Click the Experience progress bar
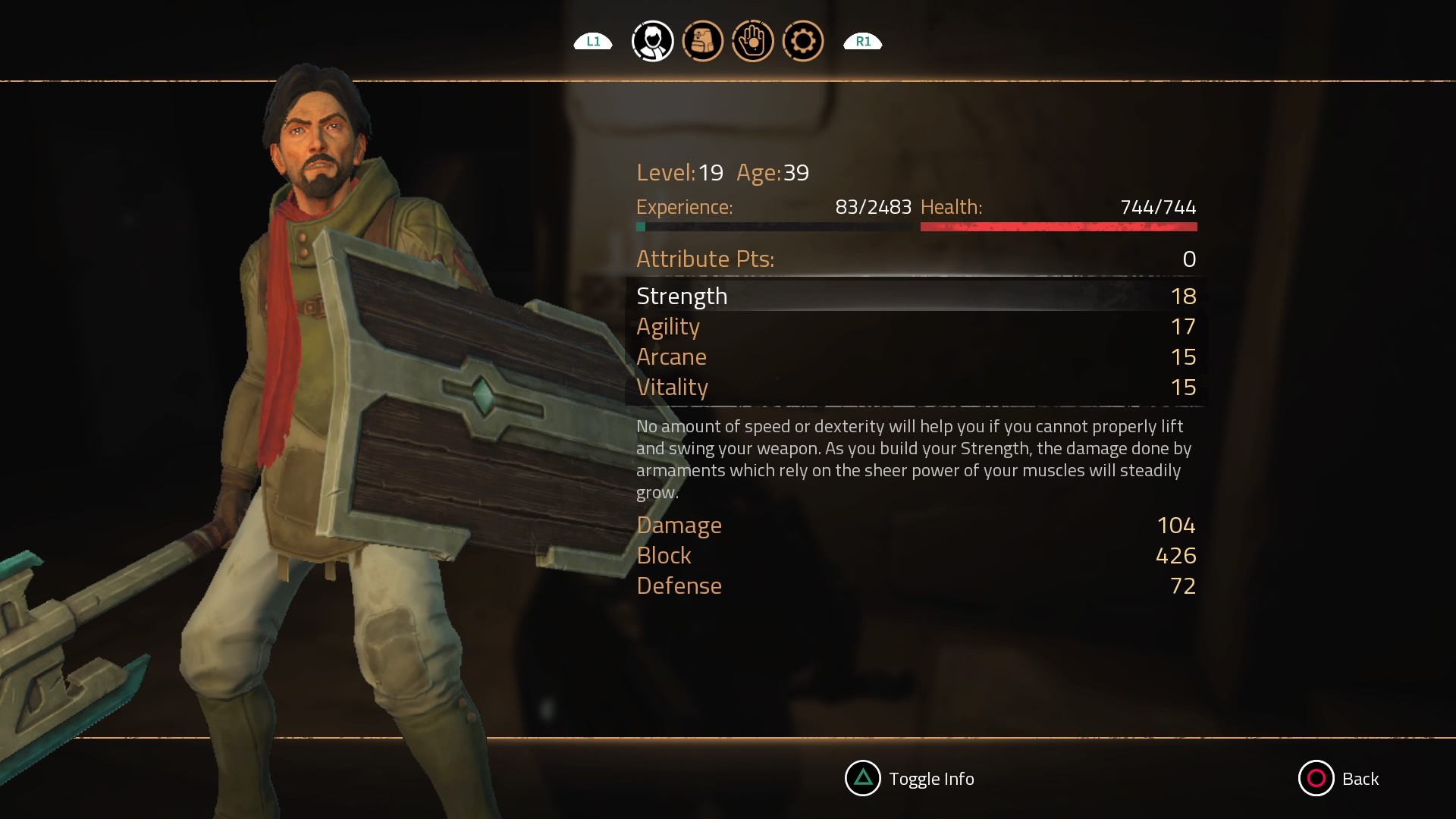The width and height of the screenshot is (1456, 819). pyautogui.click(x=773, y=226)
